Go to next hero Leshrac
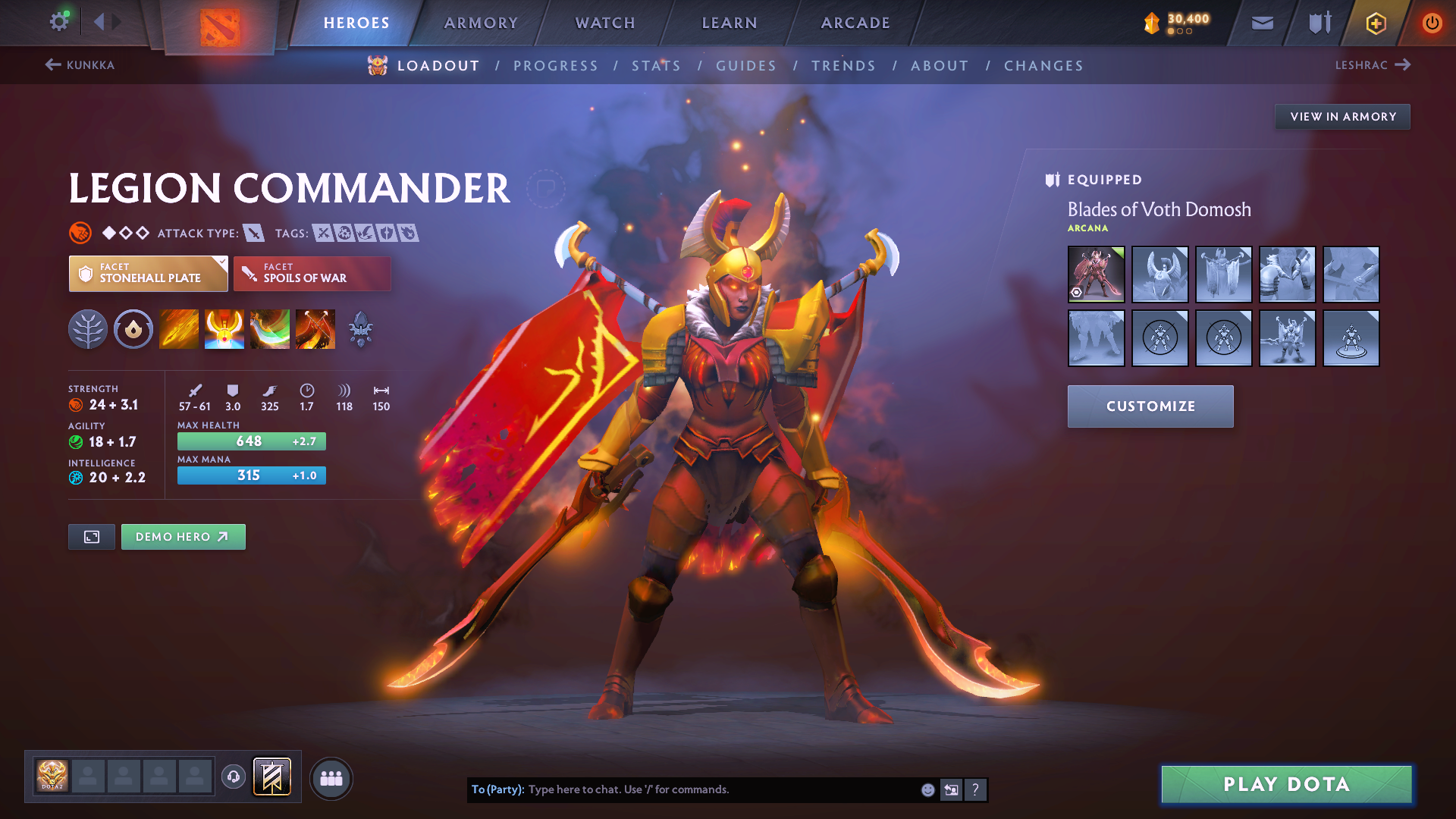Image resolution: width=1456 pixels, height=819 pixels. [1372, 65]
